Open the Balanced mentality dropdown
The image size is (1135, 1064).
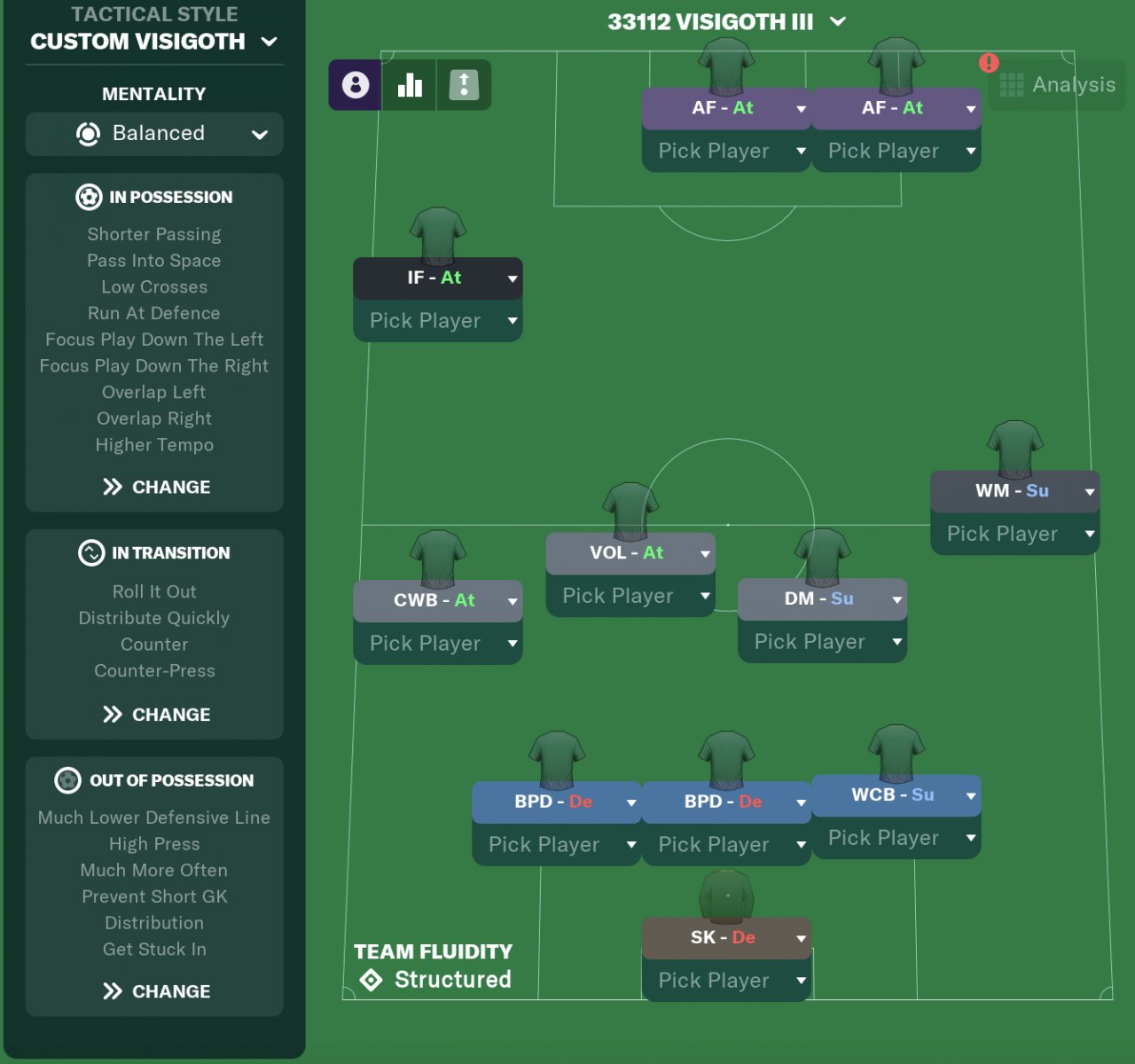point(154,134)
